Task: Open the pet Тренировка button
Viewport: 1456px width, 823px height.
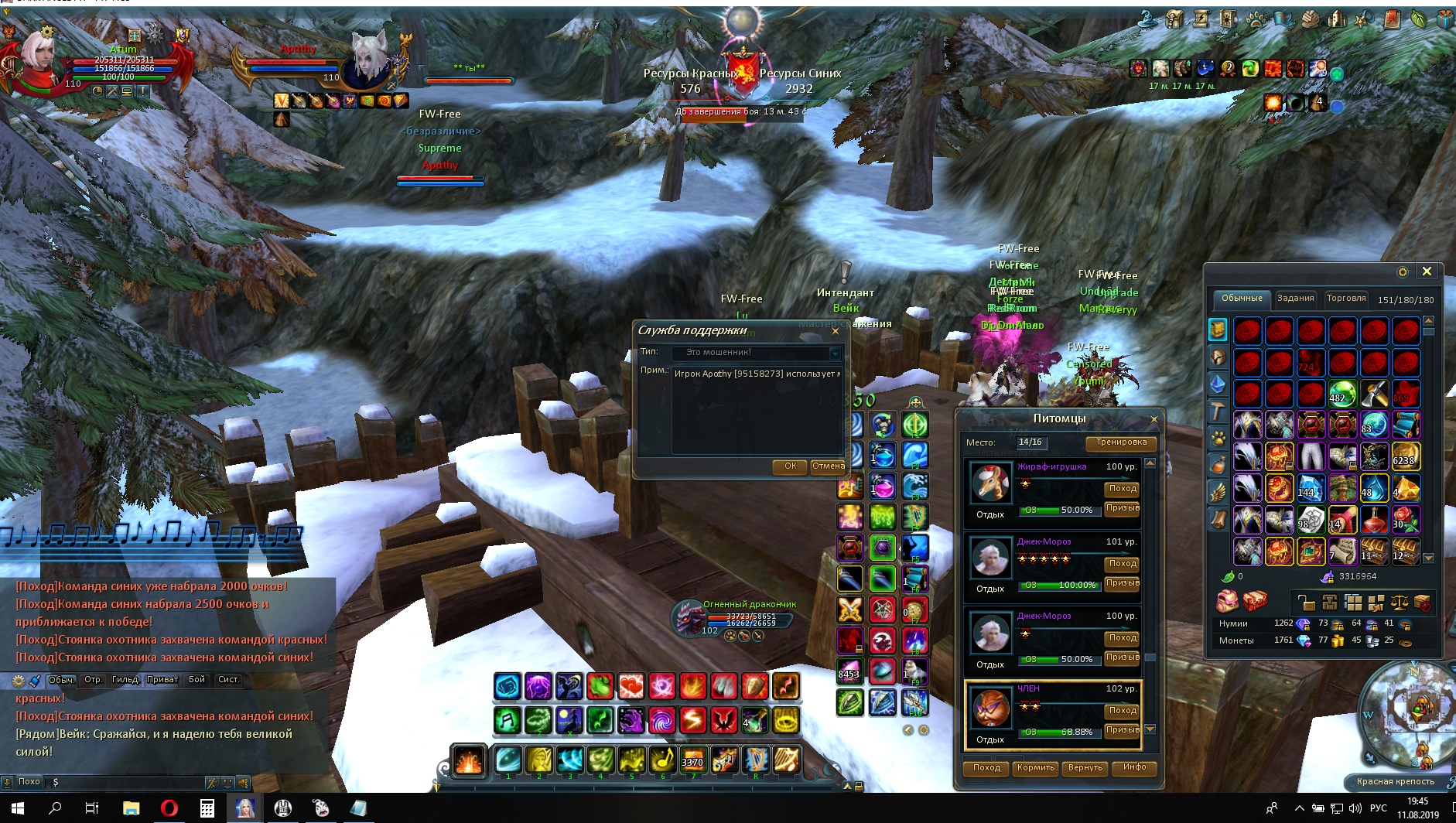Action: [x=1121, y=442]
